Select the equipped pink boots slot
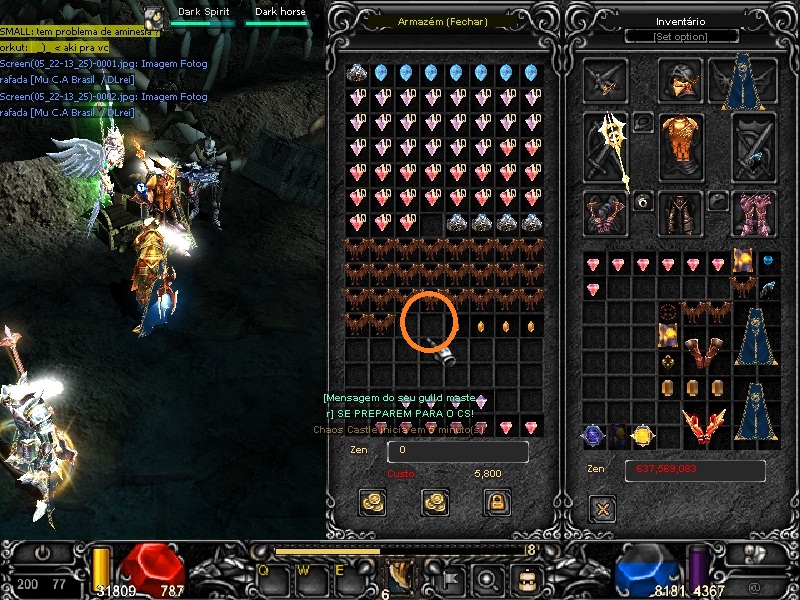 pyautogui.click(x=753, y=213)
